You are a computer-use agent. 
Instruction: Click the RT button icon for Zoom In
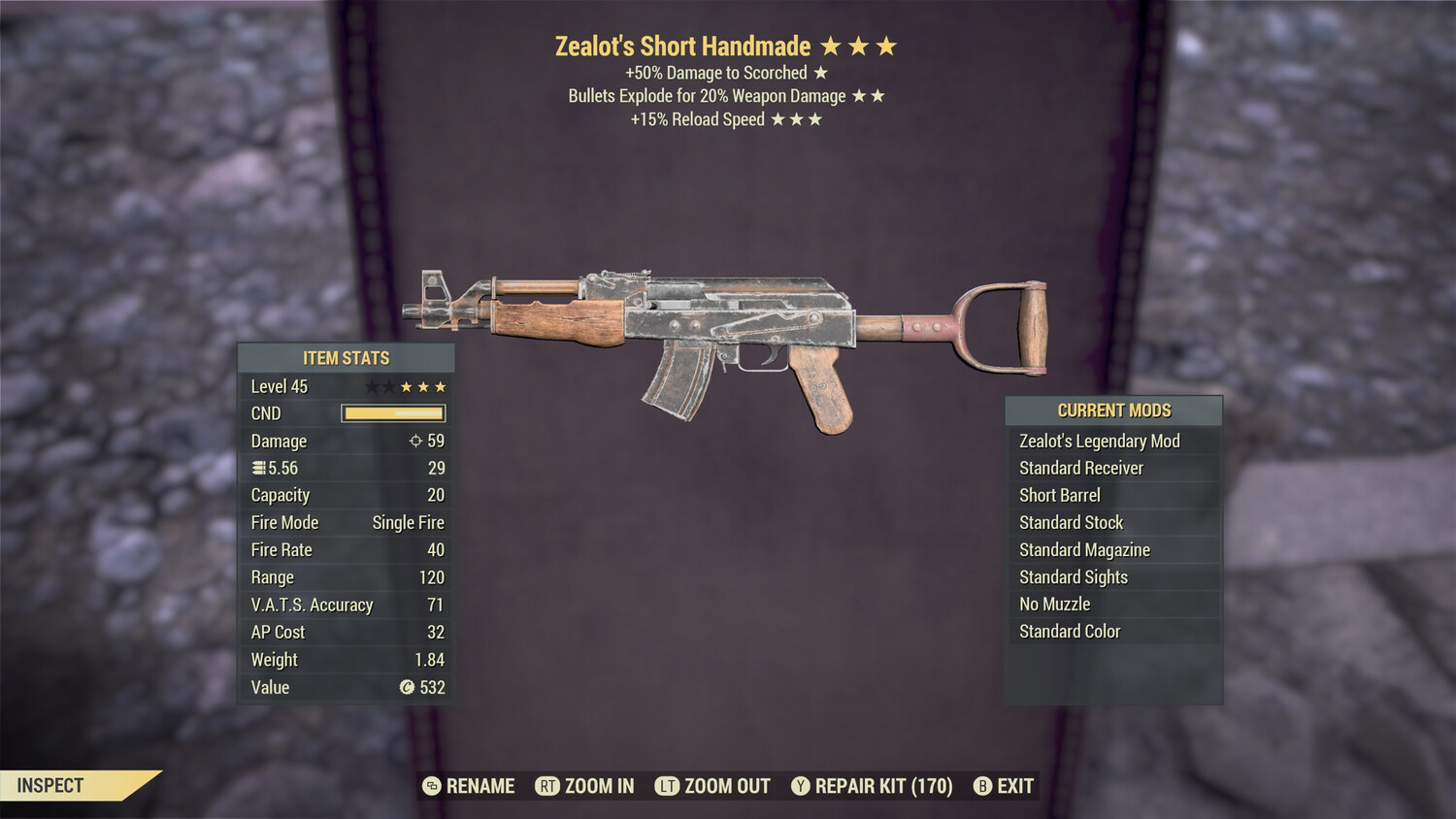tap(547, 786)
